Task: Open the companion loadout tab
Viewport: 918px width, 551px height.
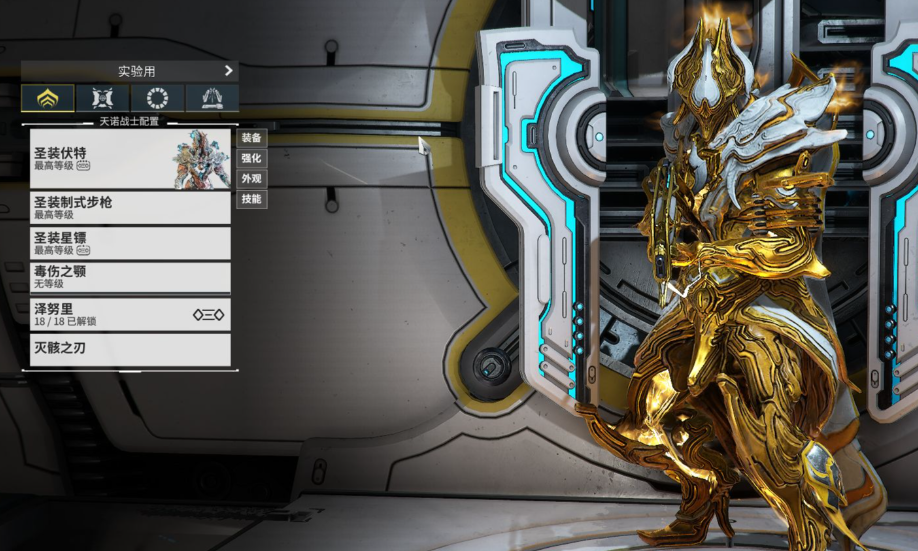Action: [102, 98]
